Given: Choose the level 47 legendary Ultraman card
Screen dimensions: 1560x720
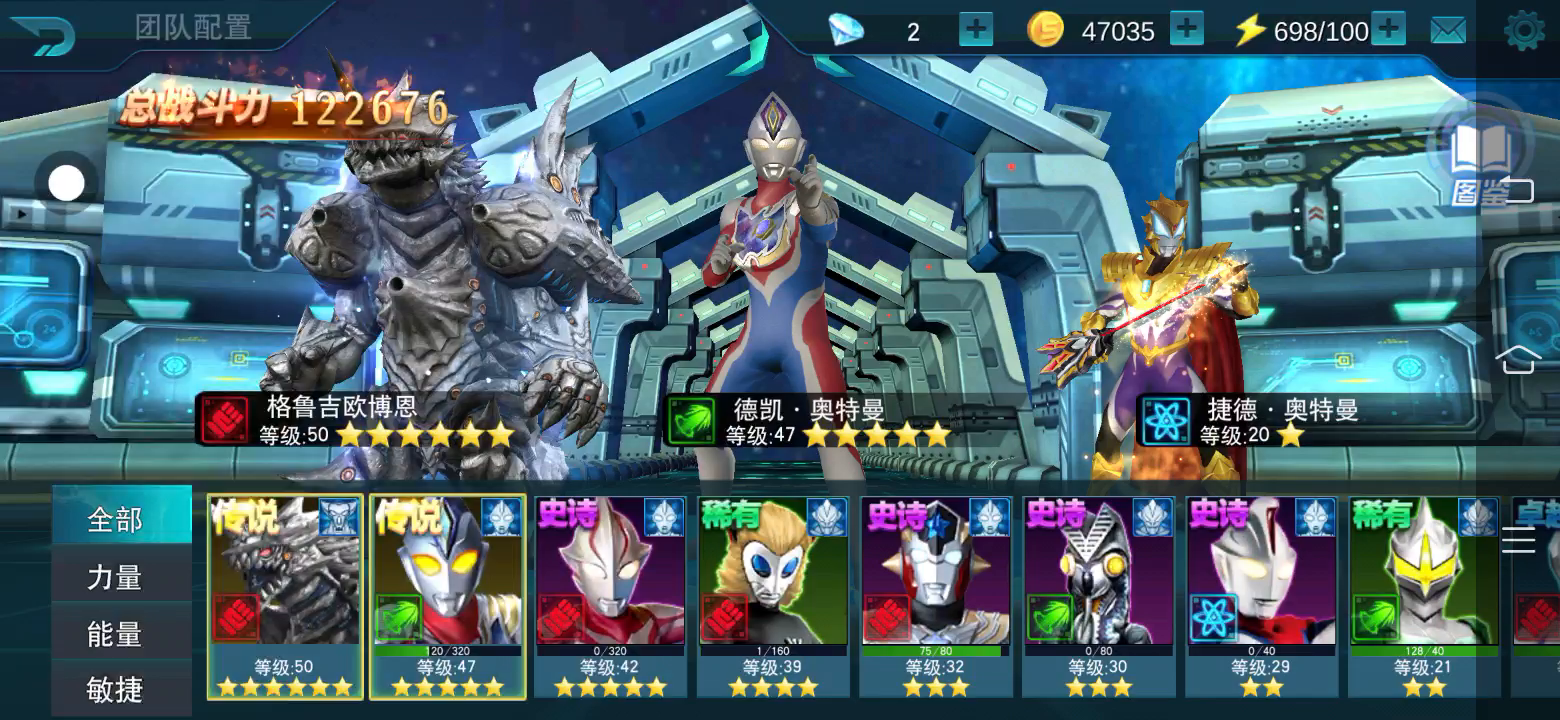Looking at the screenshot, I should pos(448,596).
